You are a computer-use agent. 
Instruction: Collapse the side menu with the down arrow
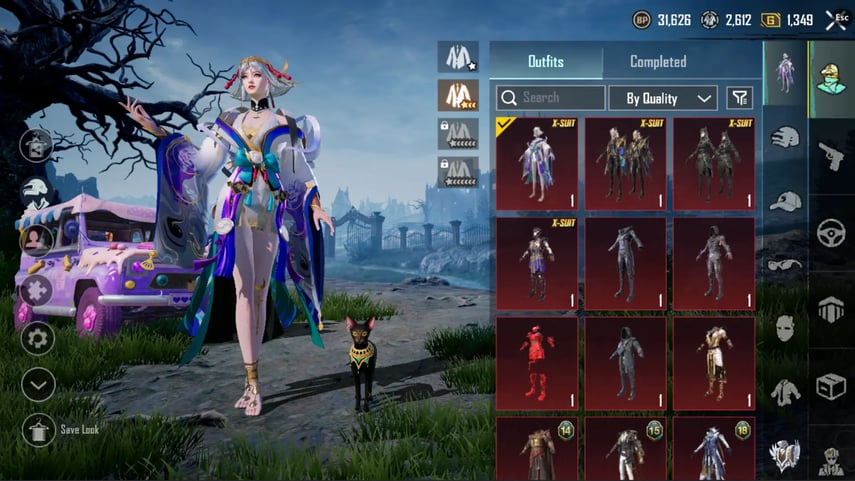(x=38, y=384)
